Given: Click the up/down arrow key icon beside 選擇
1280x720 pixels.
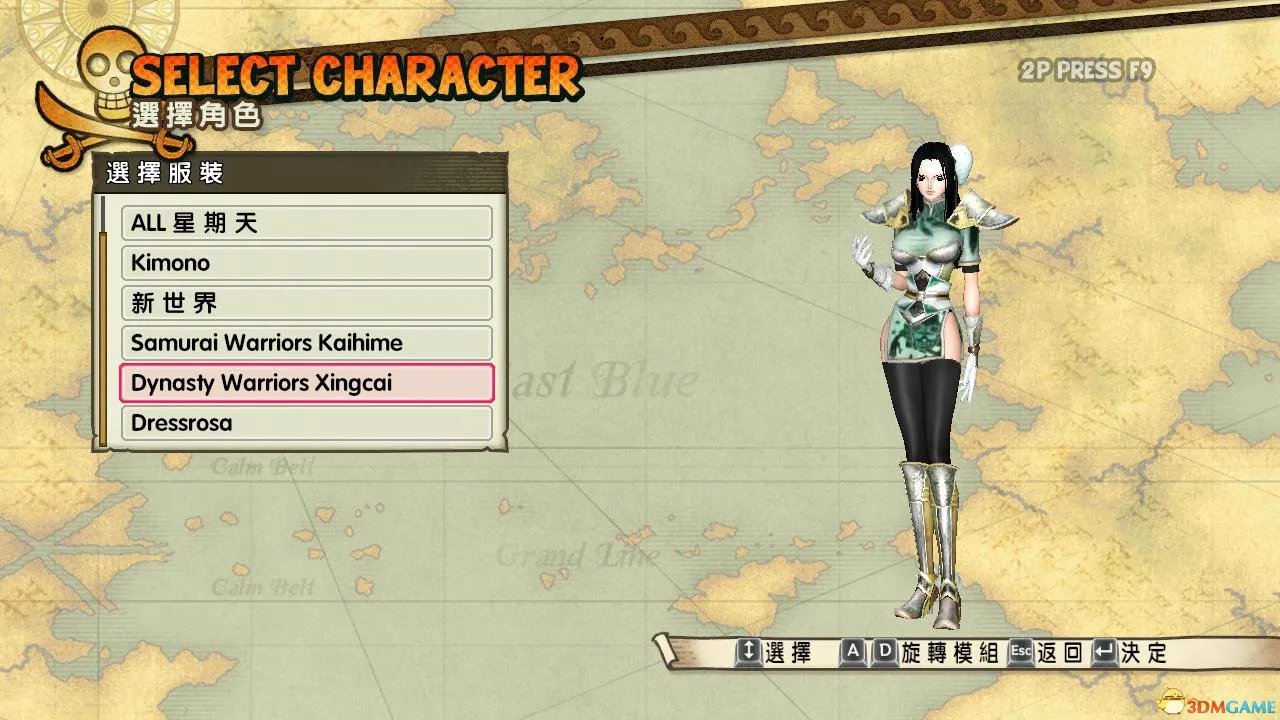Looking at the screenshot, I should tap(750, 651).
